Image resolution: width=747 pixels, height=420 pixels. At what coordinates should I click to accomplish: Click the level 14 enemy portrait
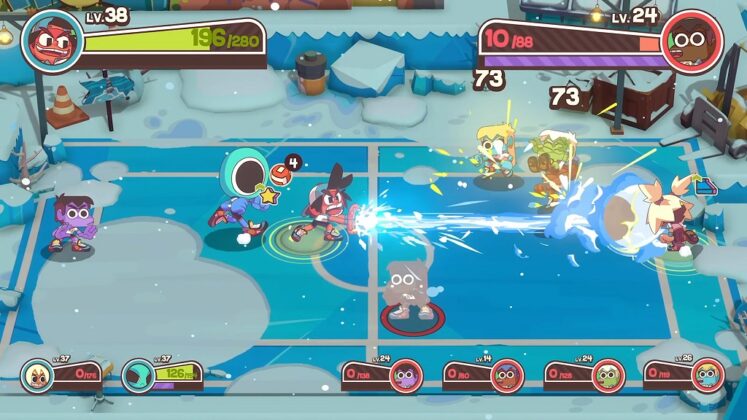(507, 375)
